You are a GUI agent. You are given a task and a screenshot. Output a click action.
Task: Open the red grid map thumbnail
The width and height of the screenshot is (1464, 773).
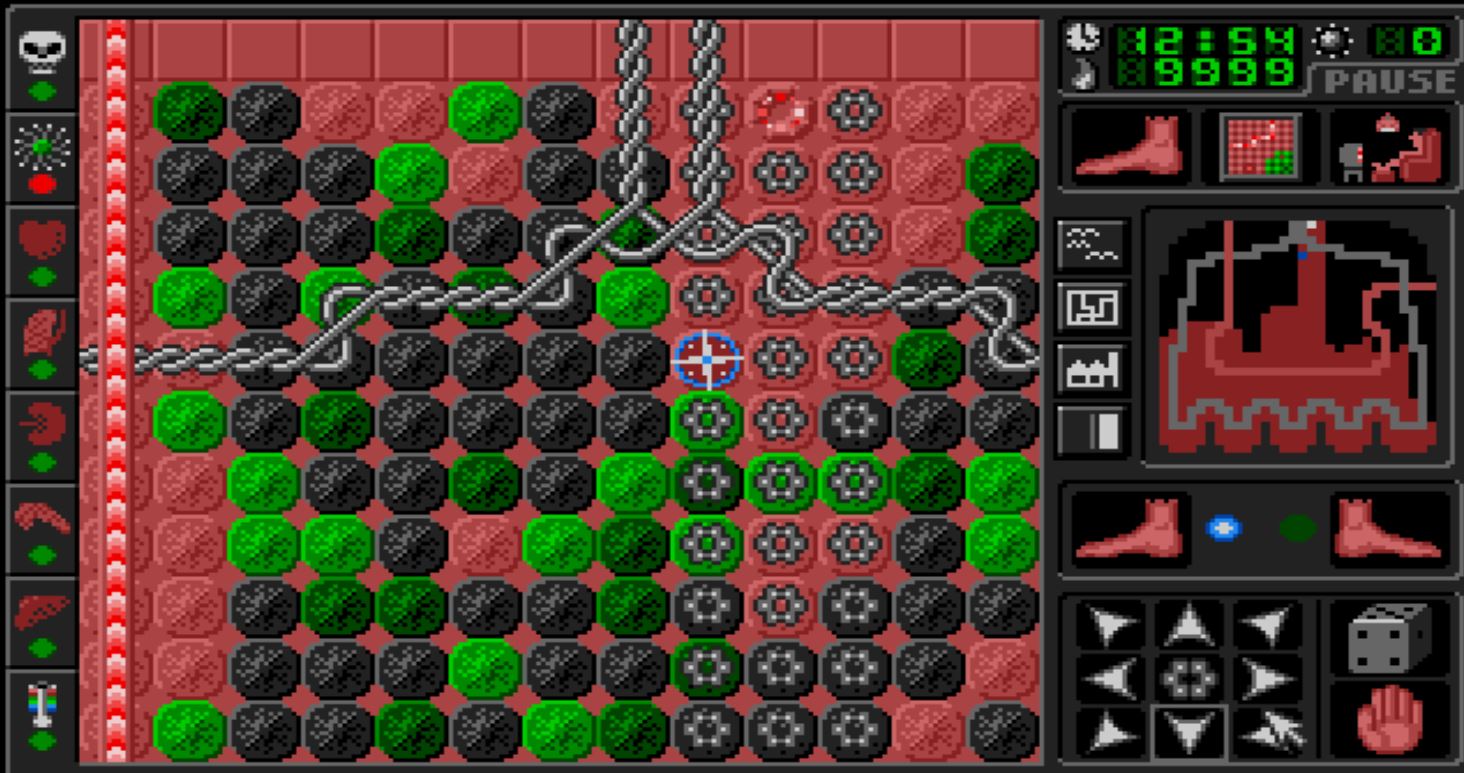(1260, 147)
